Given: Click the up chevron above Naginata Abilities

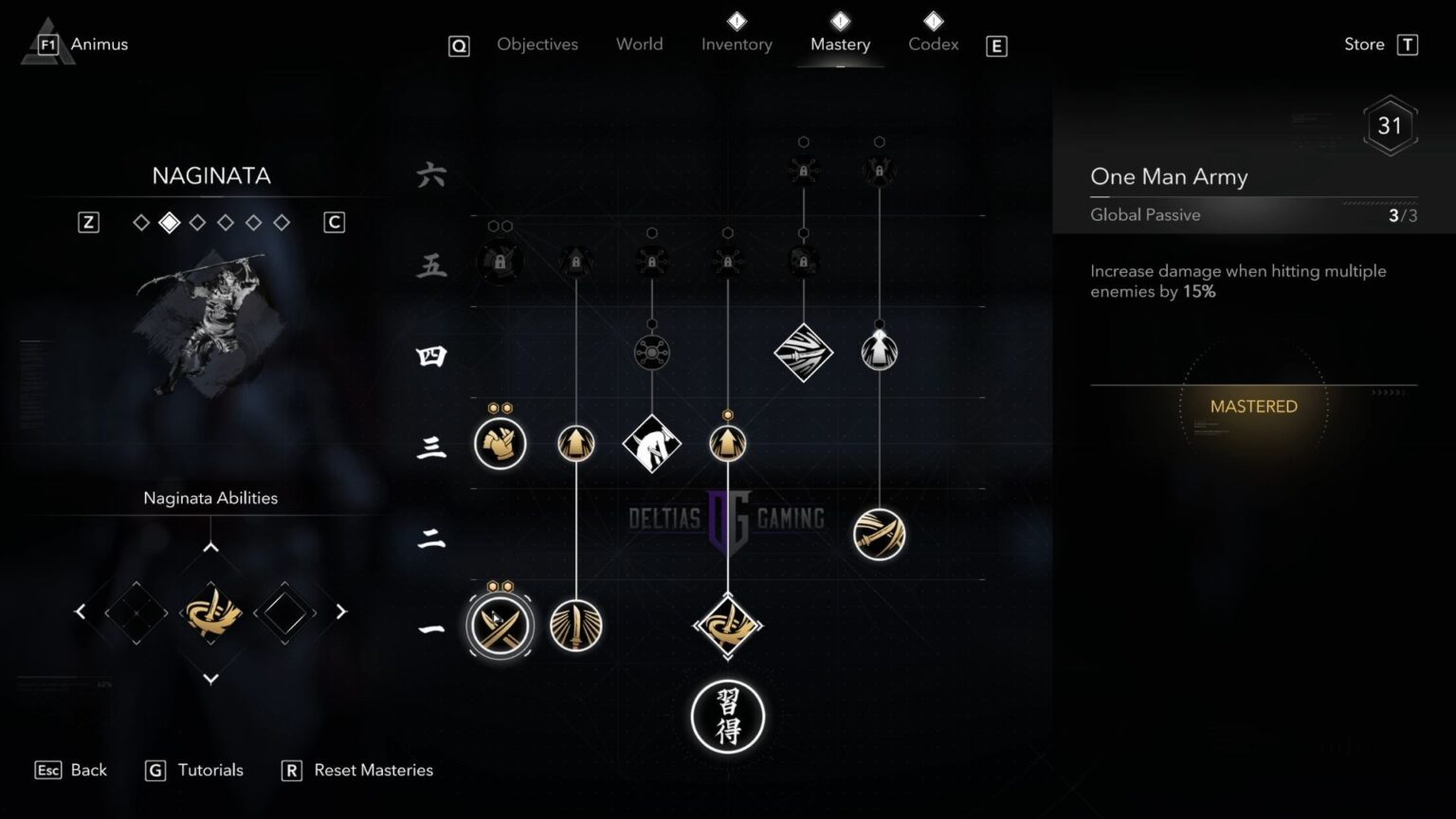Looking at the screenshot, I should point(210,545).
